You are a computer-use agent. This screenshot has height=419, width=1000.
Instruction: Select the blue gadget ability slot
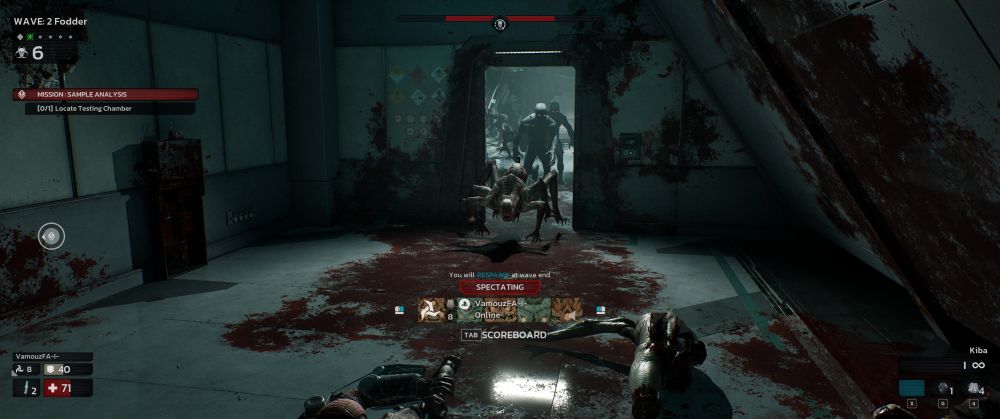pos(911,388)
